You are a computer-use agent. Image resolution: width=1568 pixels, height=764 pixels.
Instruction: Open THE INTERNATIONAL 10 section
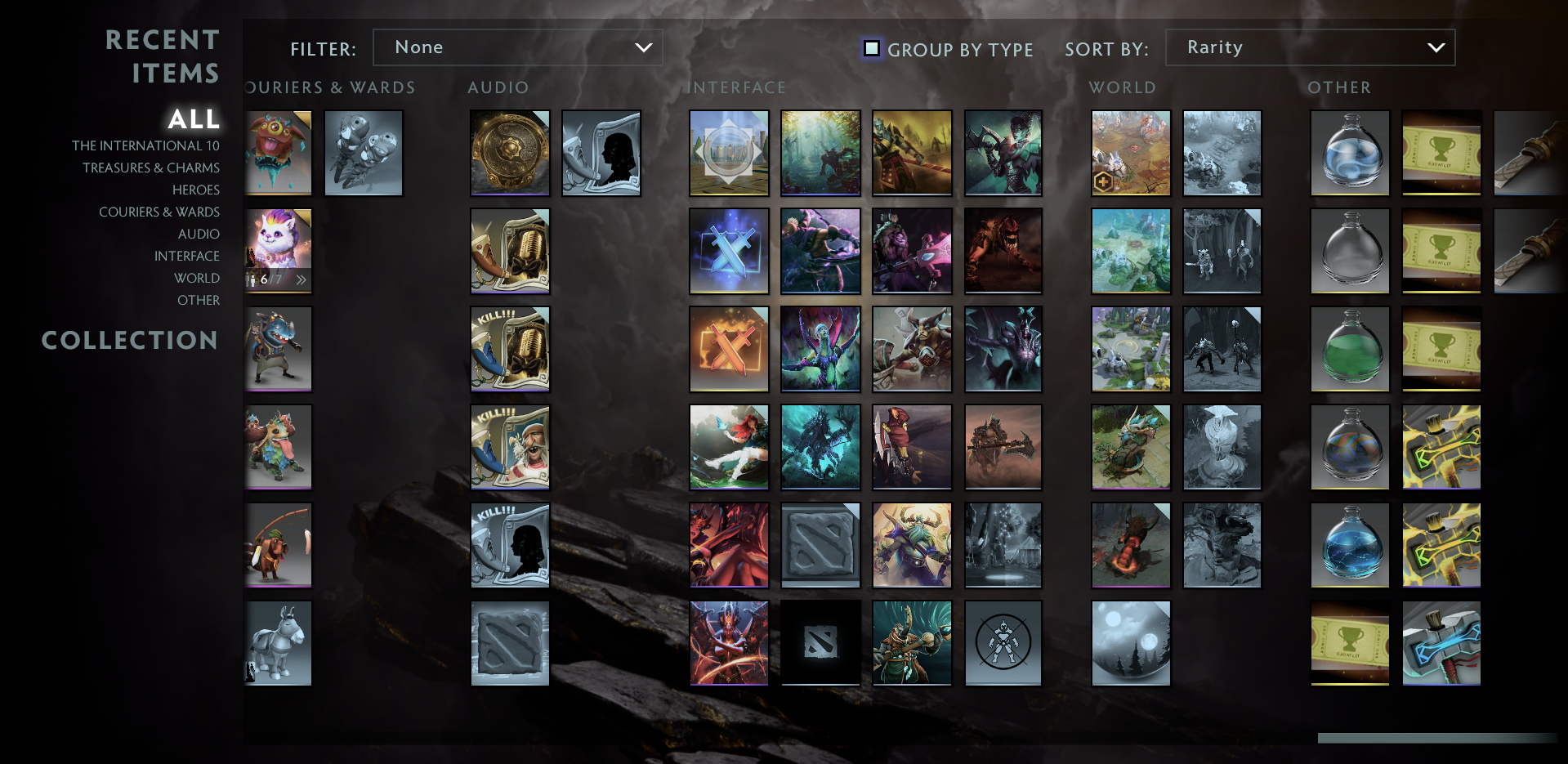(145, 145)
